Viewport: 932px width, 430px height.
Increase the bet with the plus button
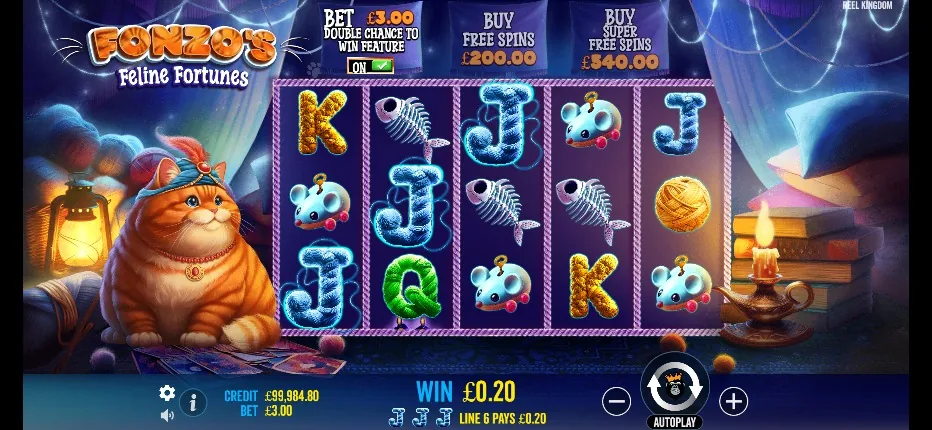(734, 401)
